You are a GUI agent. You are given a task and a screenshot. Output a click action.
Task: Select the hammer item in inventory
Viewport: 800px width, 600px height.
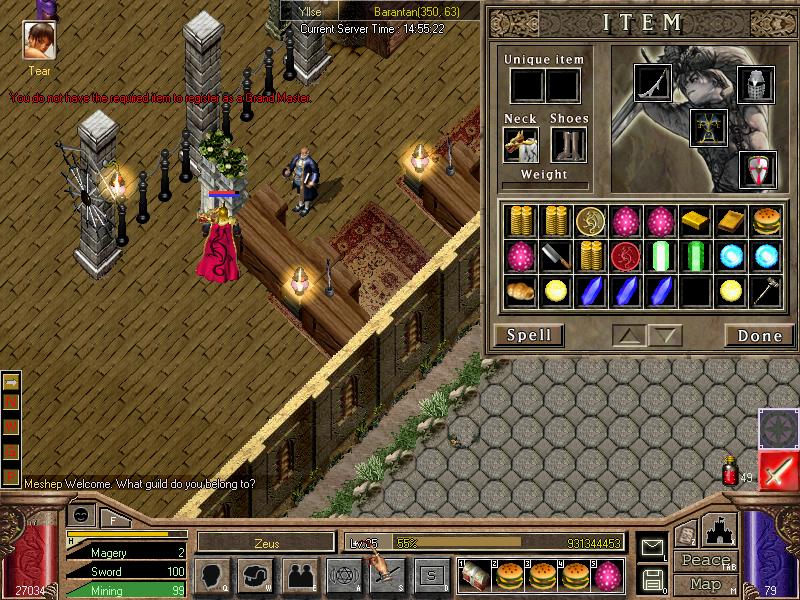point(766,291)
